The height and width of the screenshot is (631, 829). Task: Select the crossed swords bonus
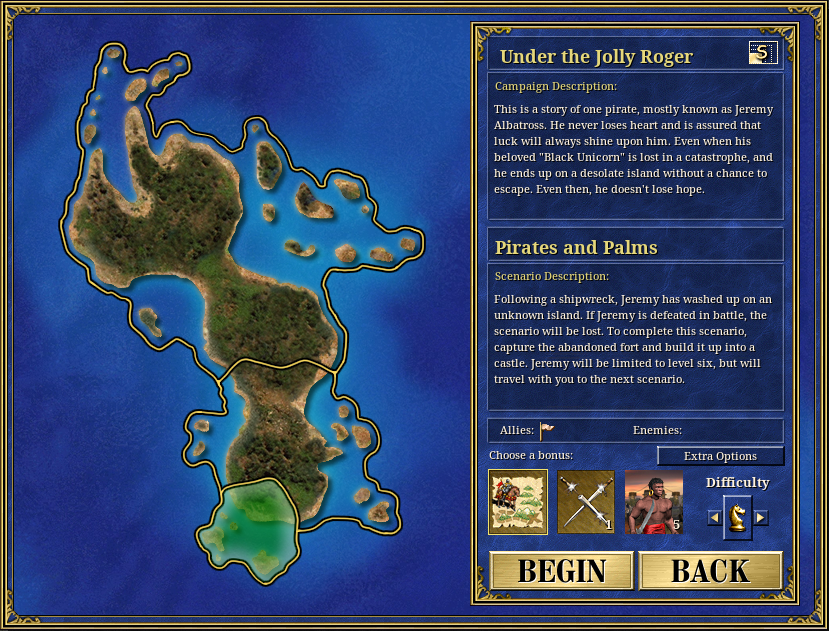pos(586,502)
